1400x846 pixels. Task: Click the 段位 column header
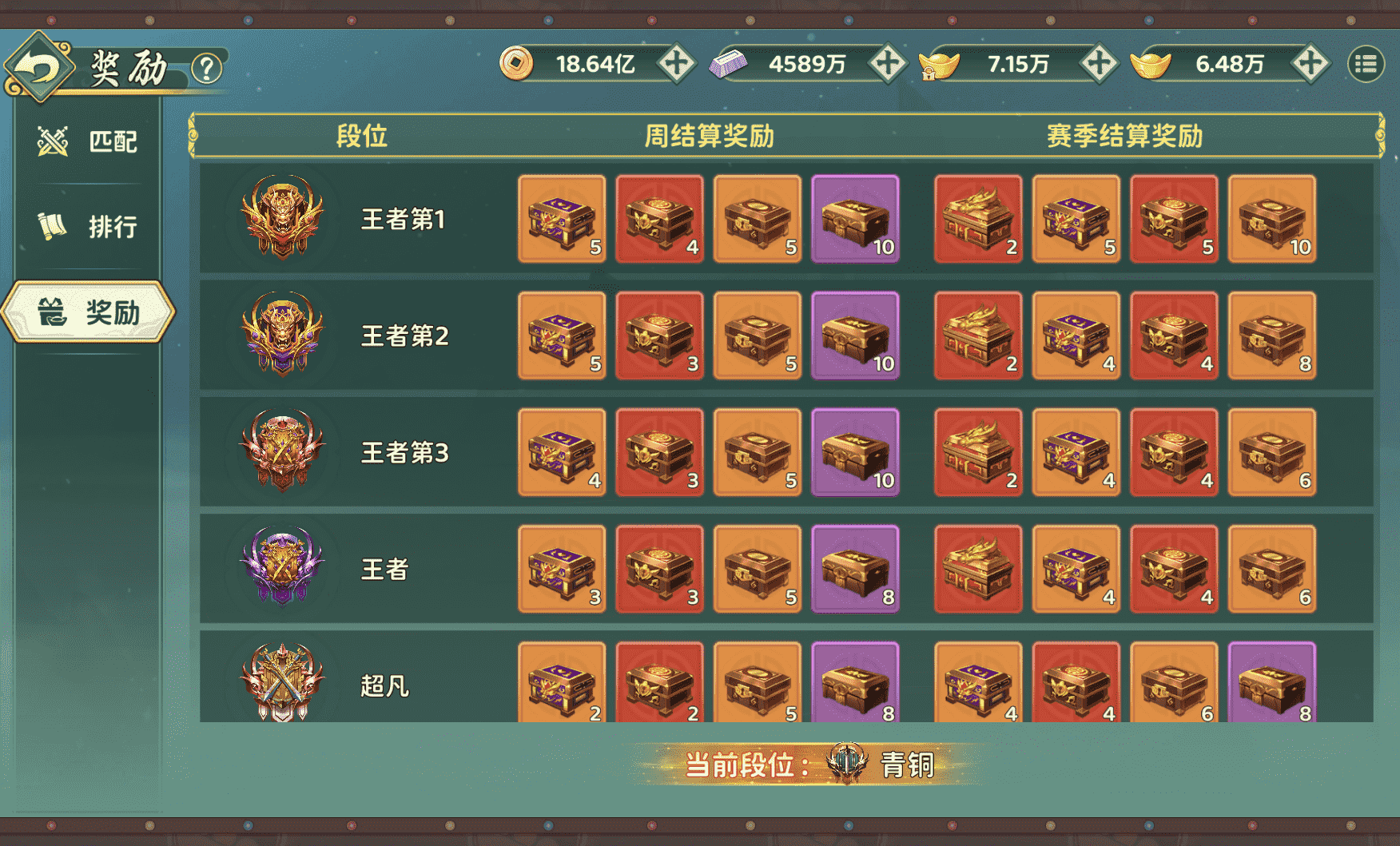(361, 136)
